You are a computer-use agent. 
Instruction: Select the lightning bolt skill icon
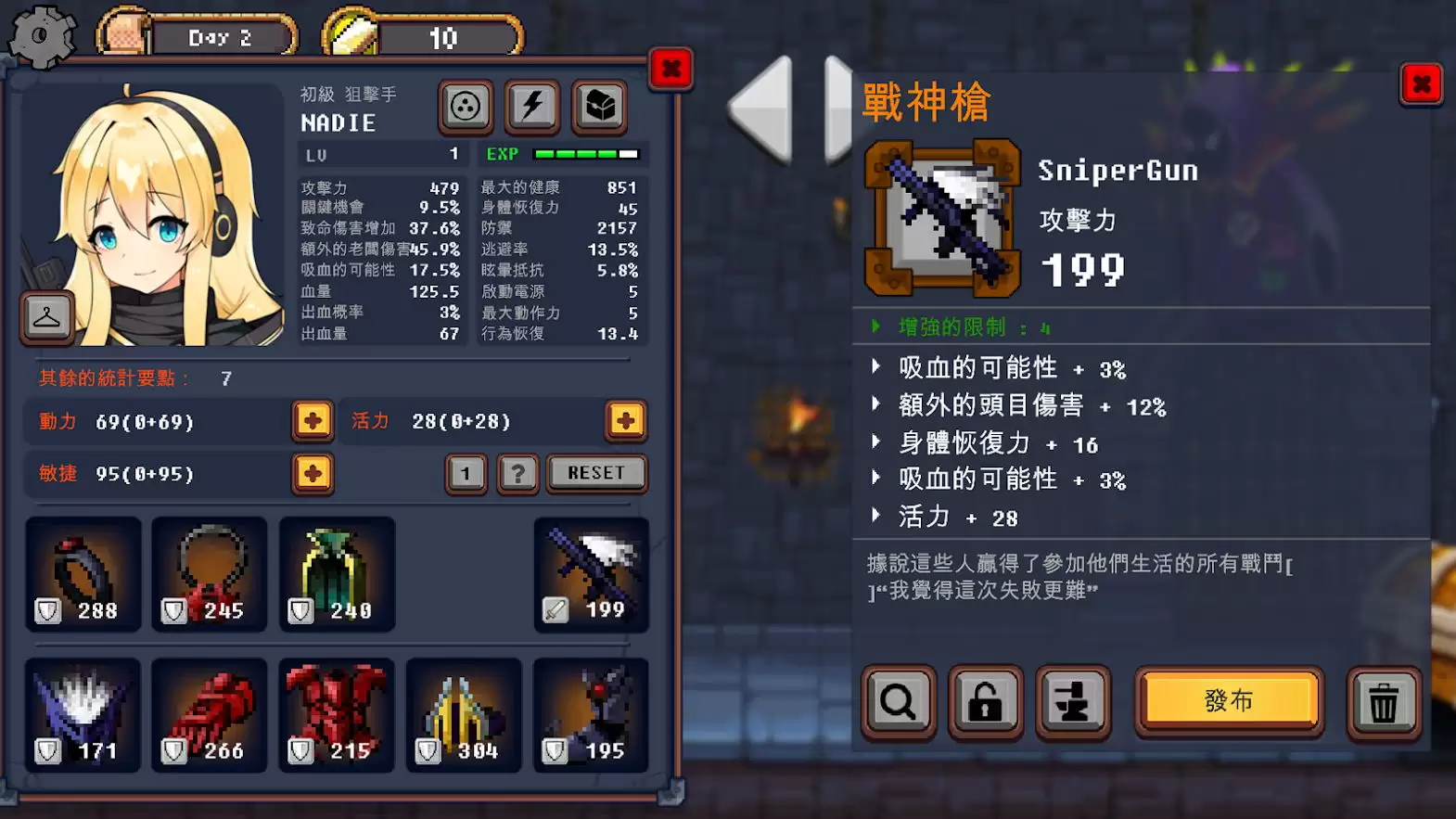tap(531, 107)
